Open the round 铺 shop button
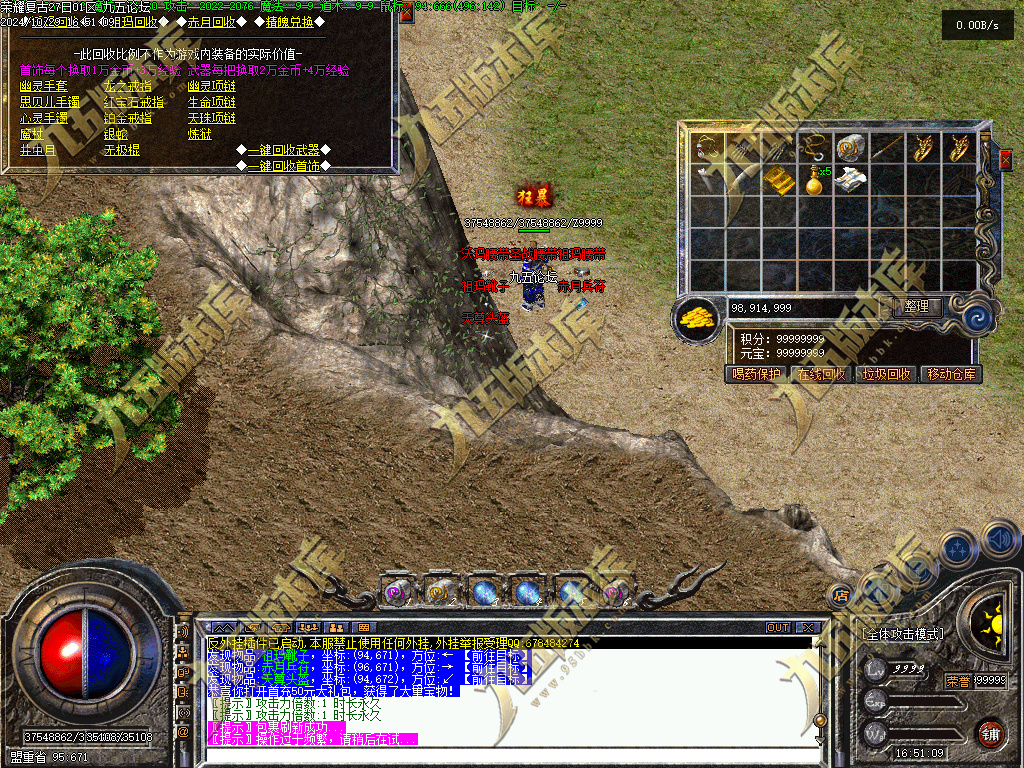Image resolution: width=1024 pixels, height=768 pixels. (x=989, y=732)
